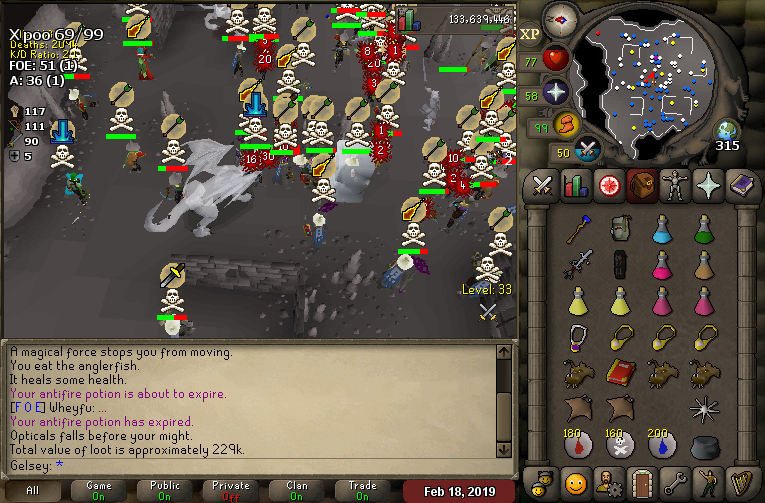Viewport: 765px width, 503px height.
Task: Open the Prayer tab
Action: pyautogui.click(x=709, y=186)
